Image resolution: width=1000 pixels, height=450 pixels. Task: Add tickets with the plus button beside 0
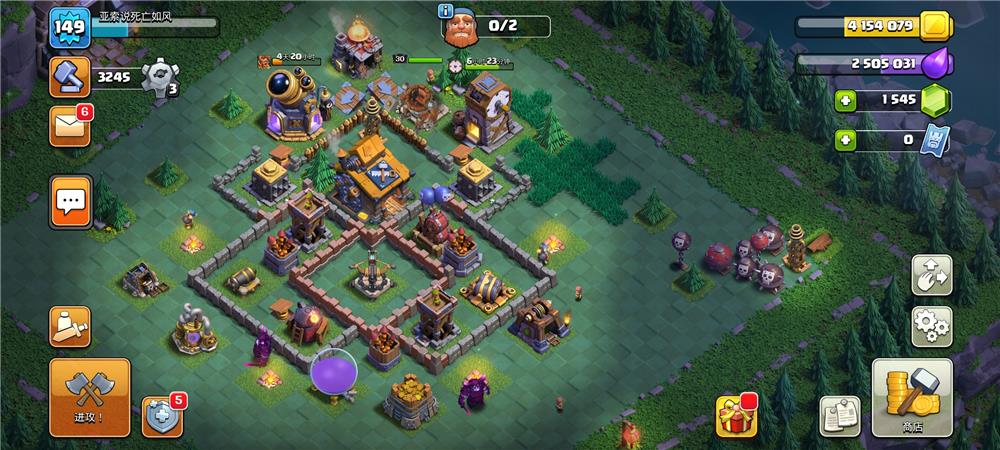pos(846,140)
